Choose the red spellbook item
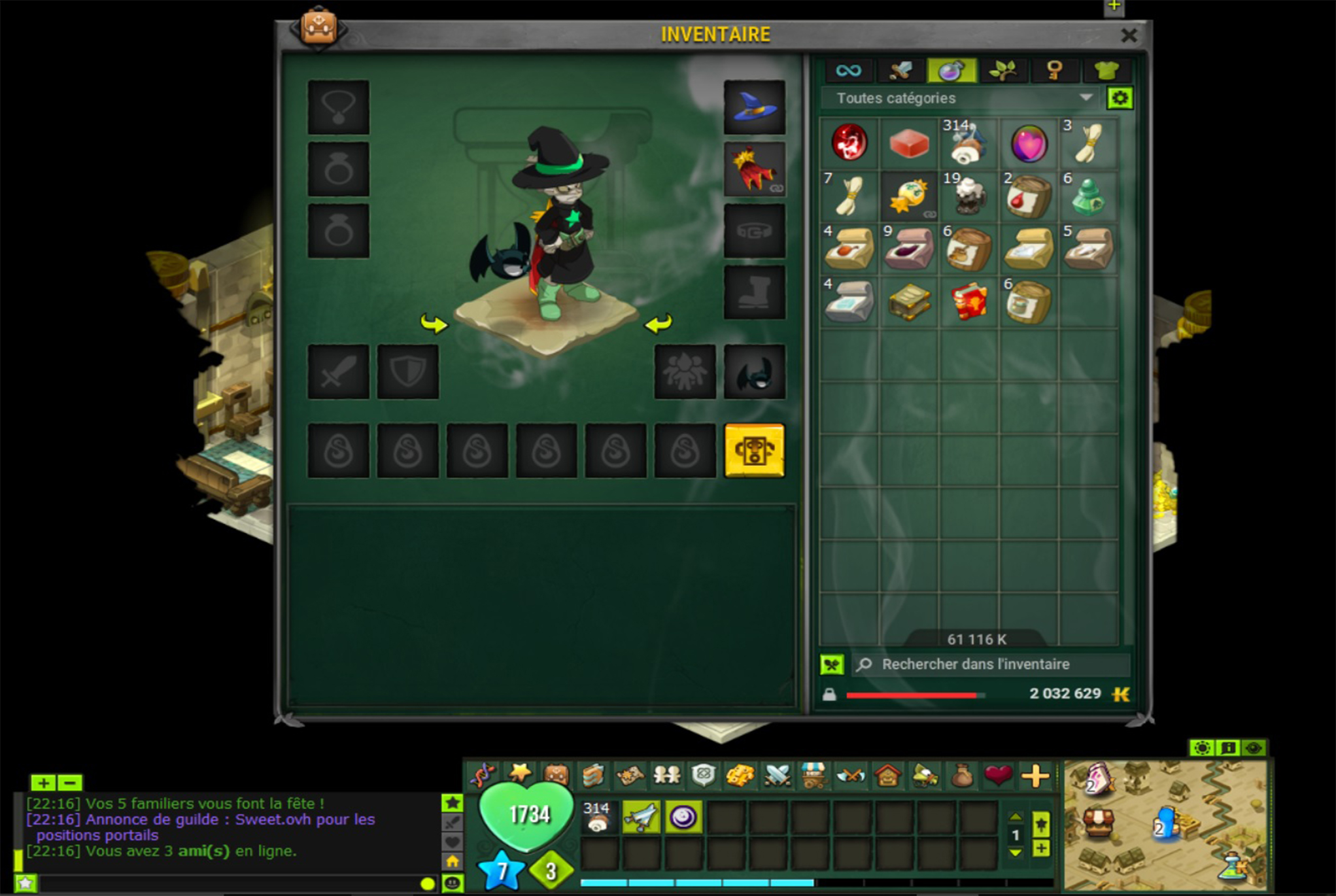This screenshot has height=896, width=1336. pyautogui.click(x=968, y=302)
